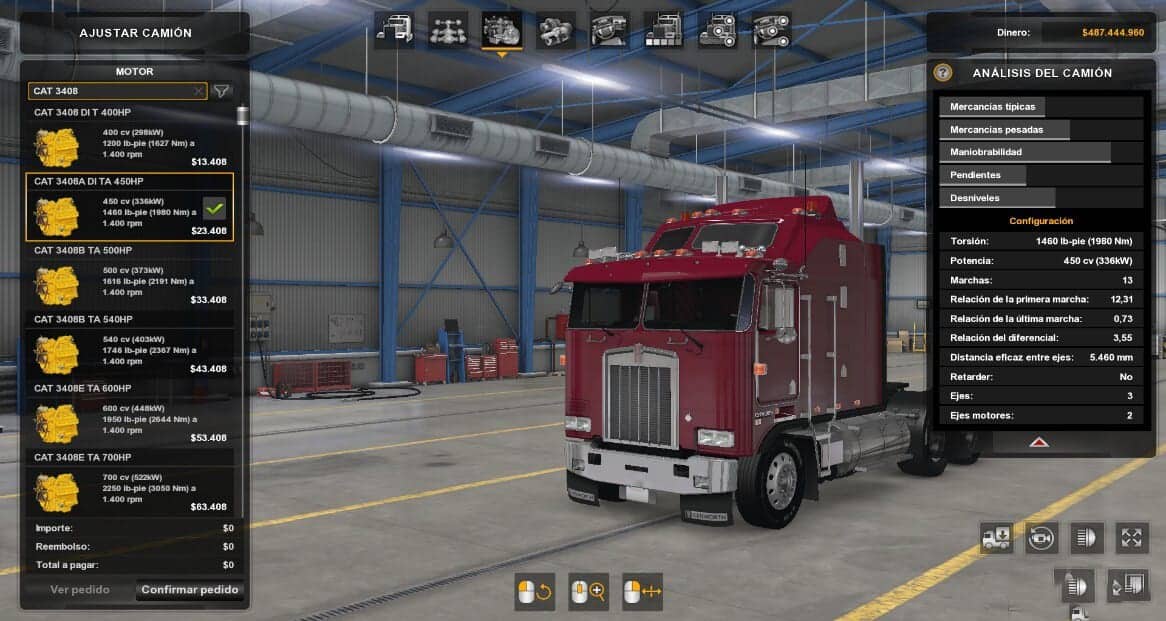Clear the CAT 3408 search field
Image resolution: width=1166 pixels, height=621 pixels.
tap(198, 91)
